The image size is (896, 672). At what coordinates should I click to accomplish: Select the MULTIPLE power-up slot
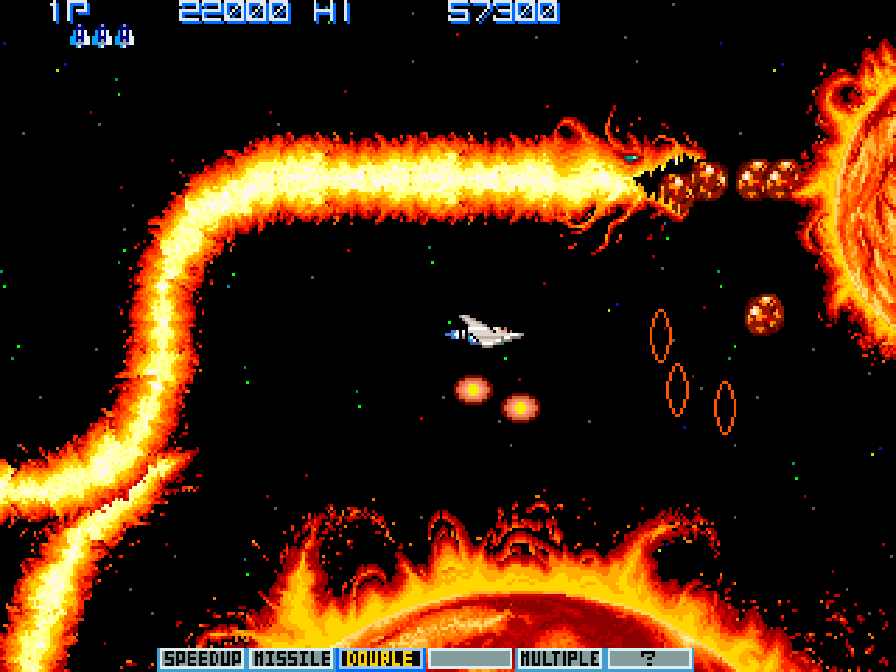click(x=560, y=659)
